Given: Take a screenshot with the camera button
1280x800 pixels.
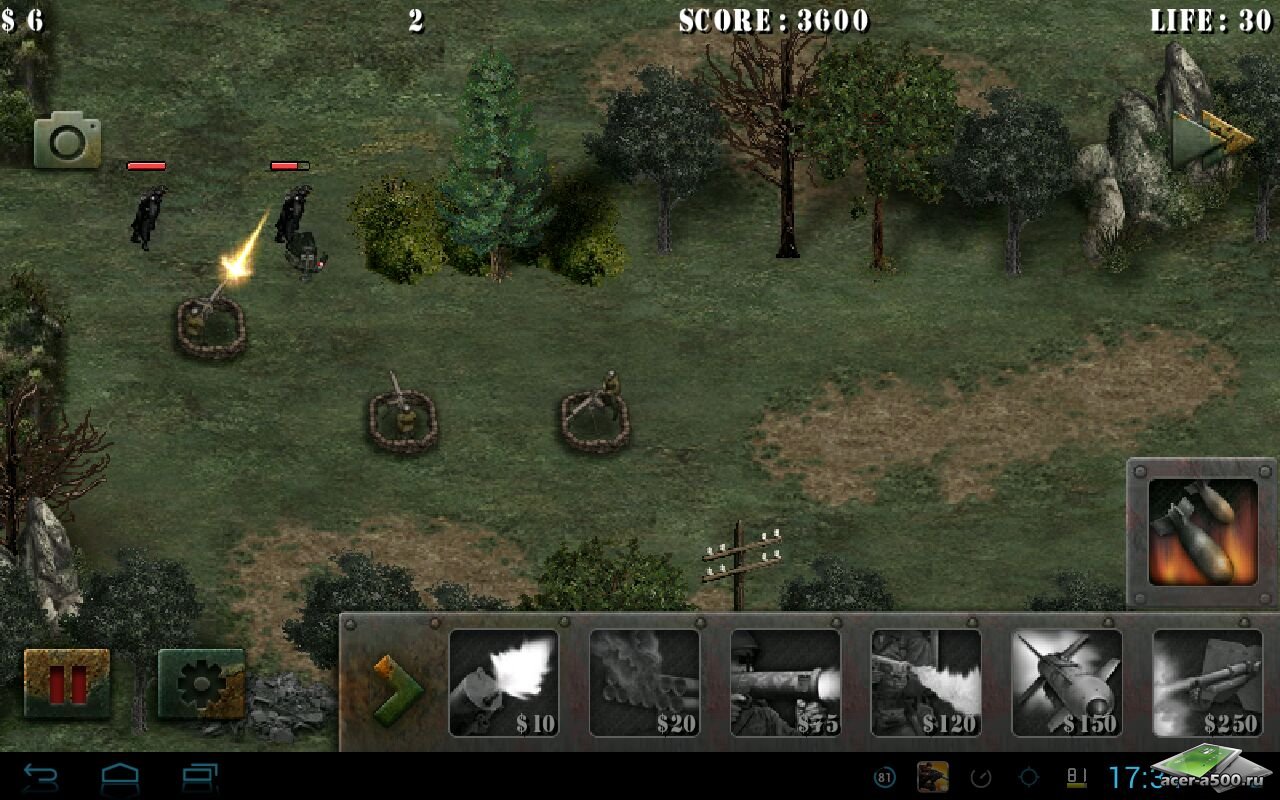Looking at the screenshot, I should (68, 142).
